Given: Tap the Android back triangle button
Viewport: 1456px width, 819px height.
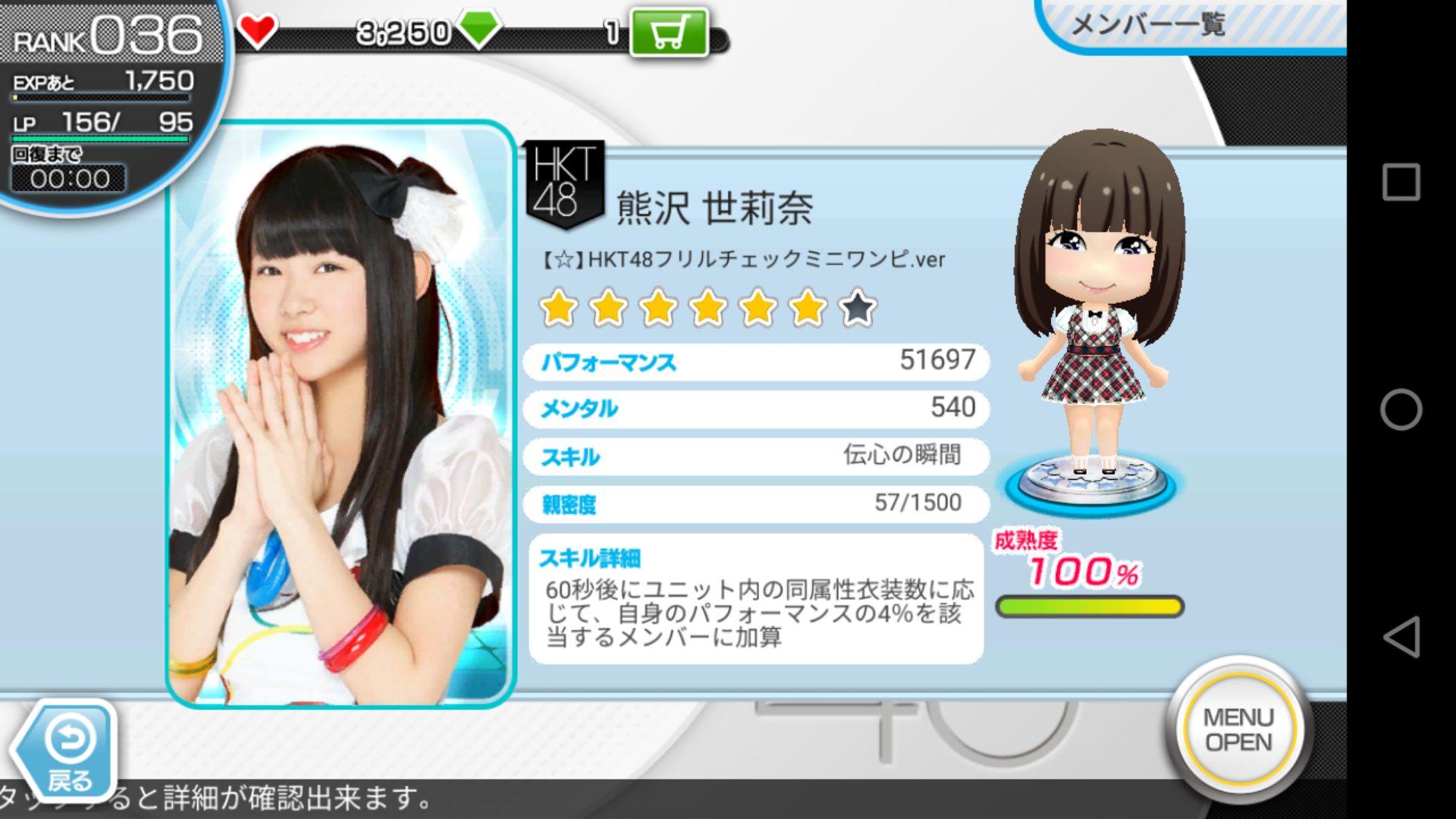Looking at the screenshot, I should pyautogui.click(x=1400, y=636).
